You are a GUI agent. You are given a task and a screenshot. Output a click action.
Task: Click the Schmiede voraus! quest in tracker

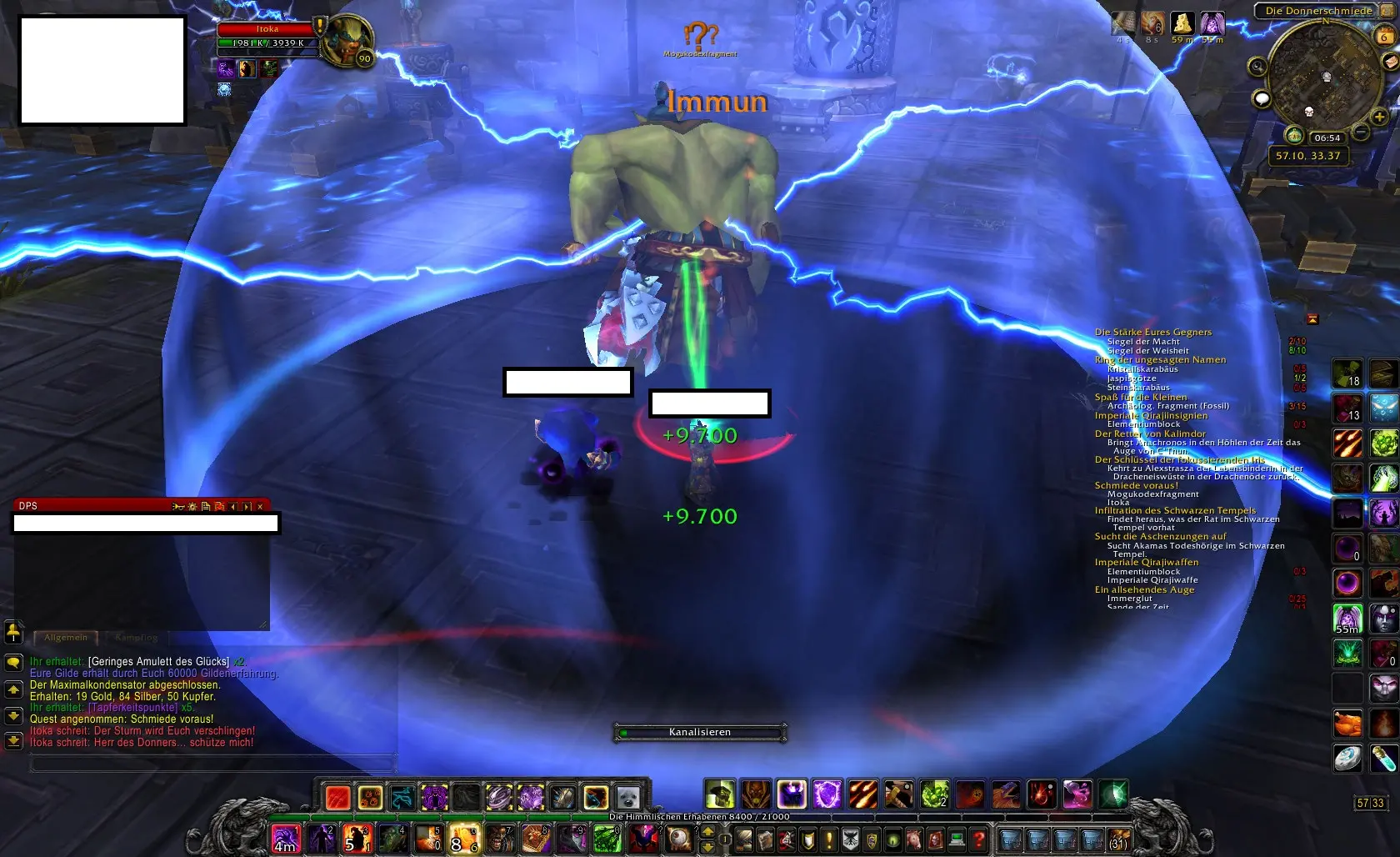tap(1136, 486)
